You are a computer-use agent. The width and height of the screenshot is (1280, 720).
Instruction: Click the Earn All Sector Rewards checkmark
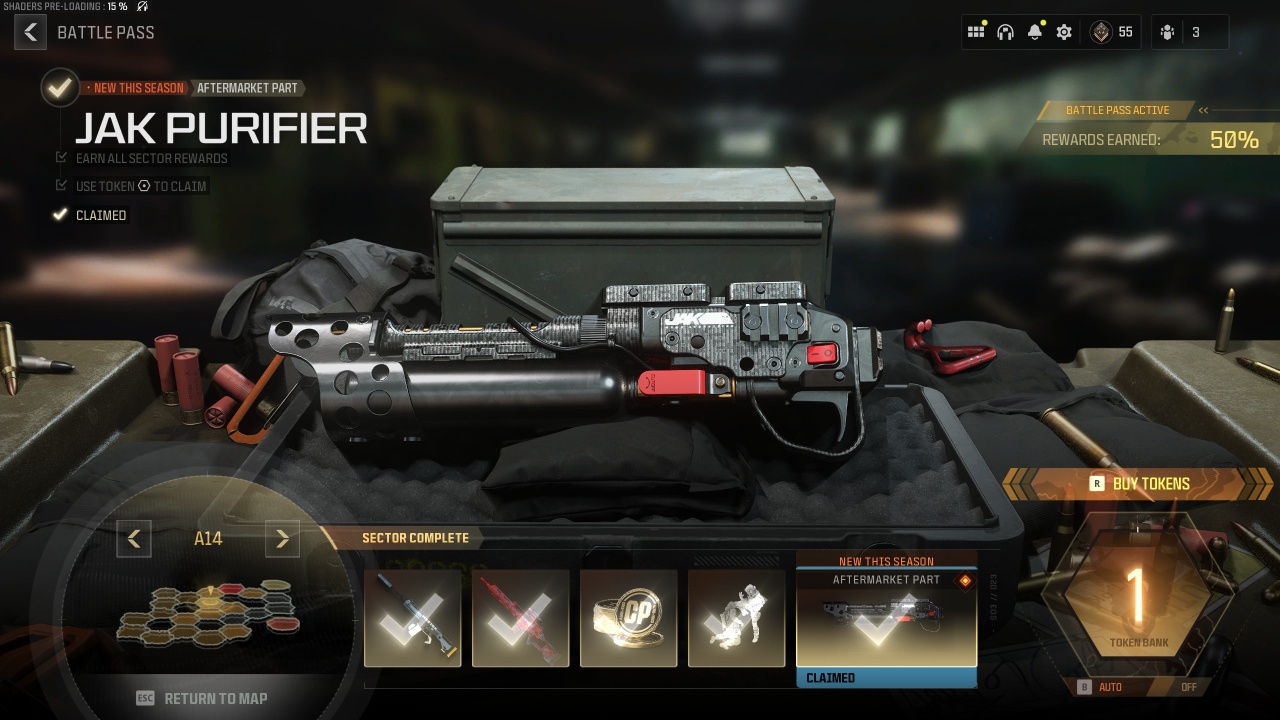coord(62,158)
